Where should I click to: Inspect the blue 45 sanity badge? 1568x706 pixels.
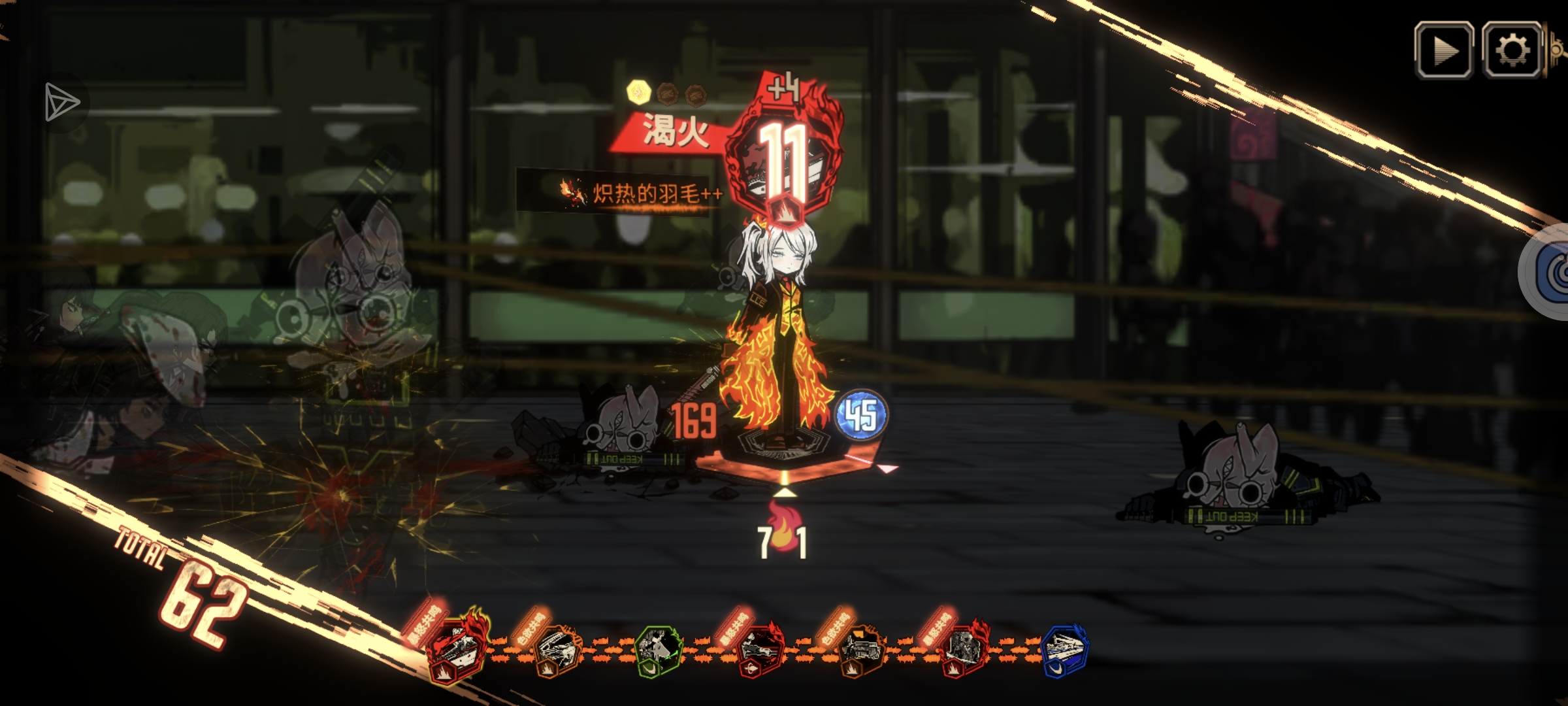pos(861,415)
